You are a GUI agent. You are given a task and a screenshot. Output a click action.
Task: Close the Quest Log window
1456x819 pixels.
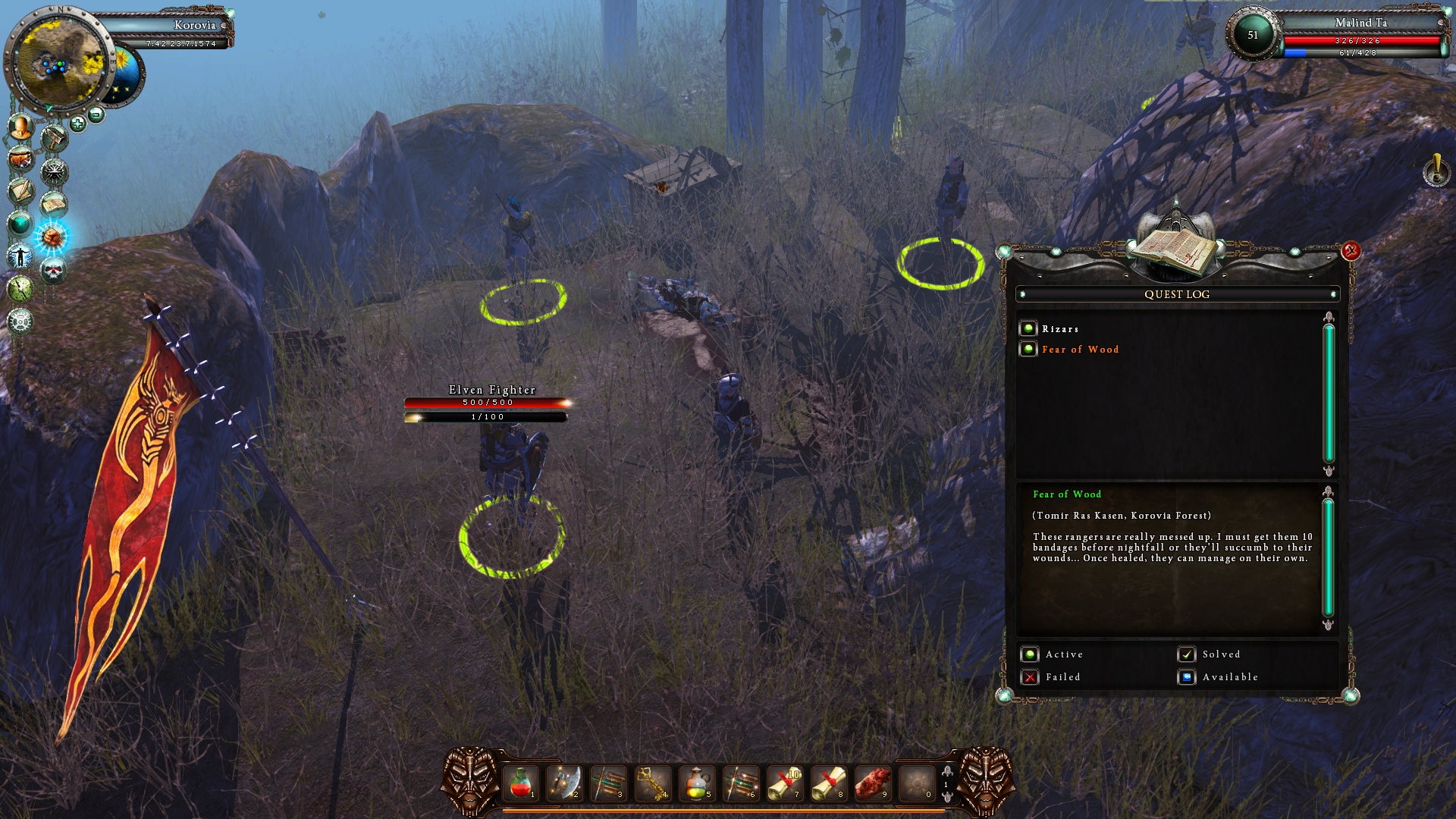tap(1351, 251)
